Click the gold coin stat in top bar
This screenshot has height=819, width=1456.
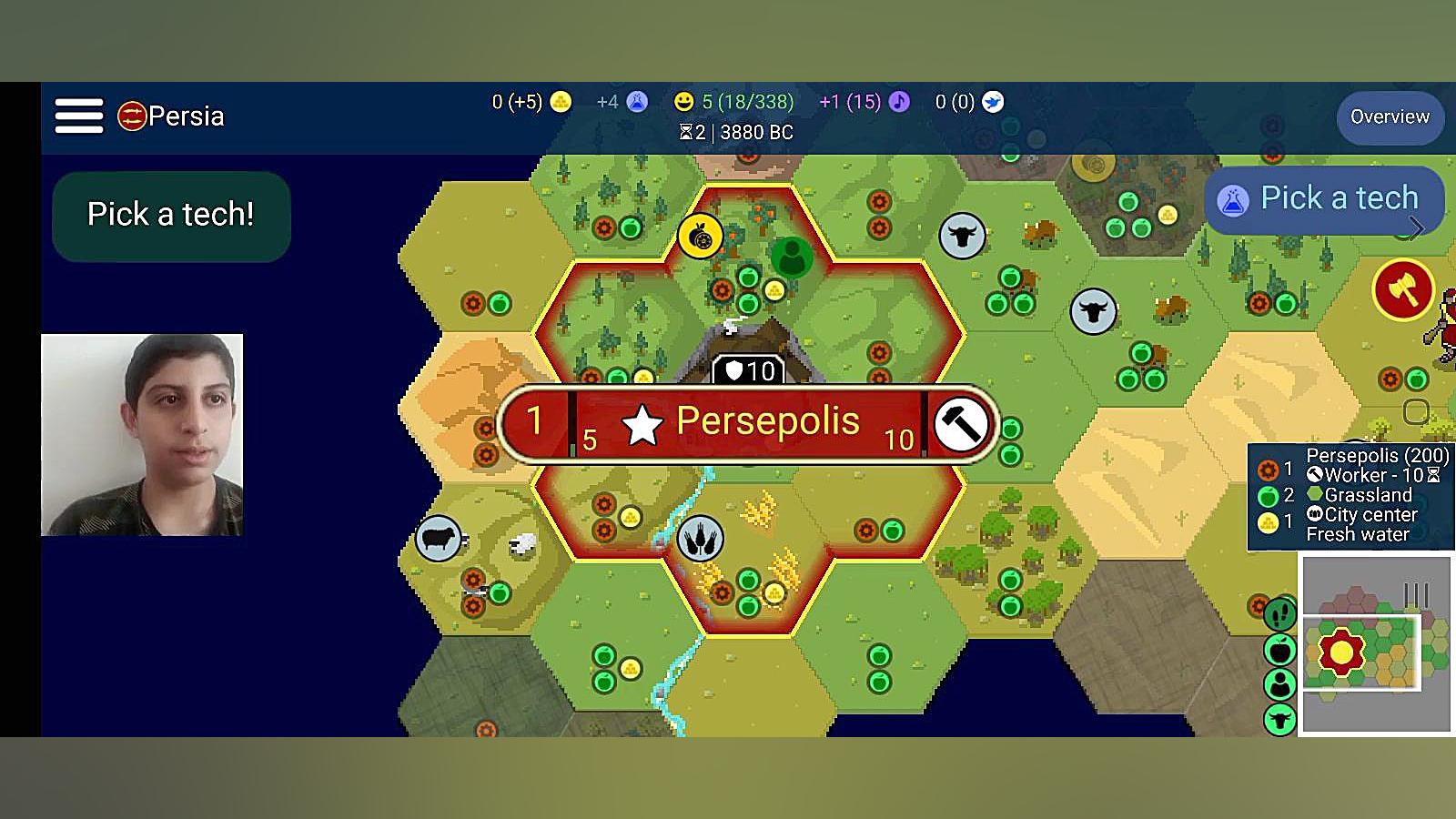(561, 102)
